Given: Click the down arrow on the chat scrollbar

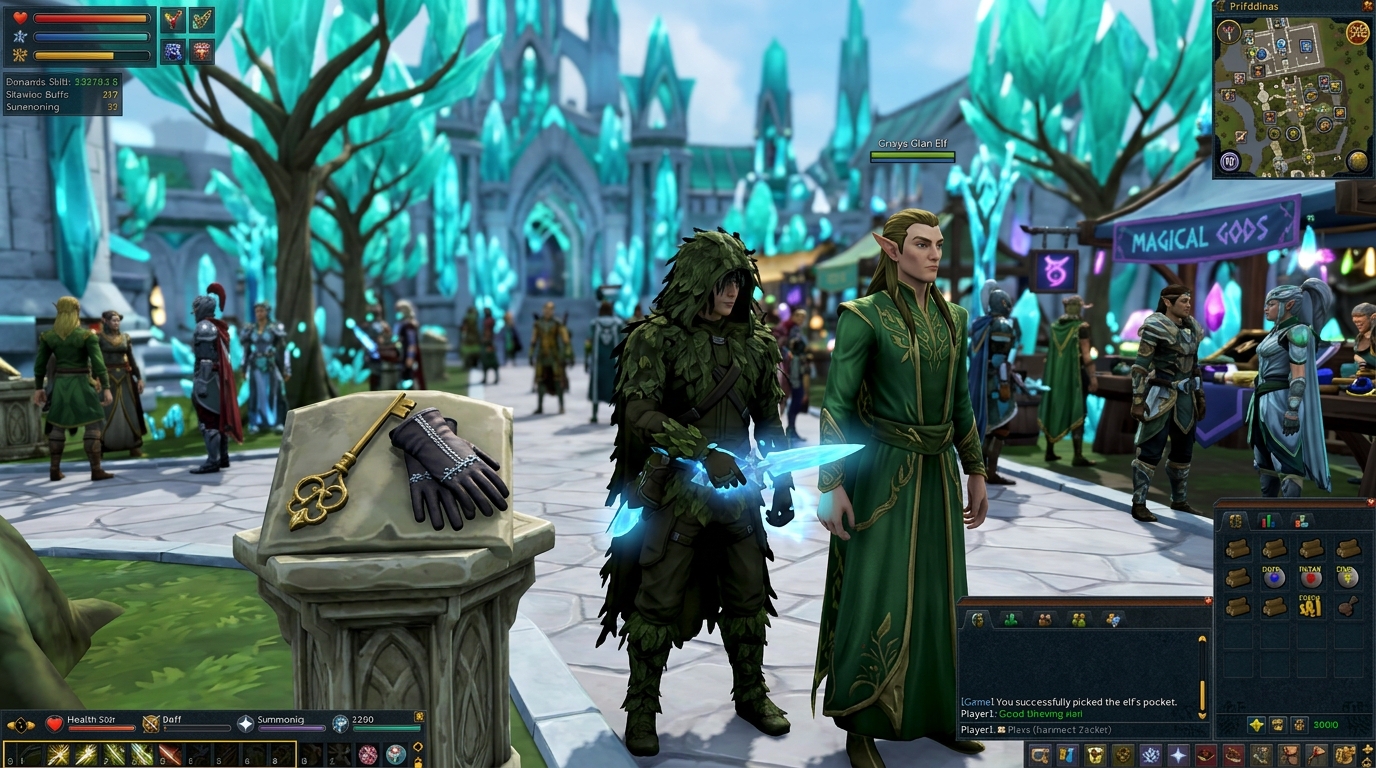Looking at the screenshot, I should [x=1203, y=716].
